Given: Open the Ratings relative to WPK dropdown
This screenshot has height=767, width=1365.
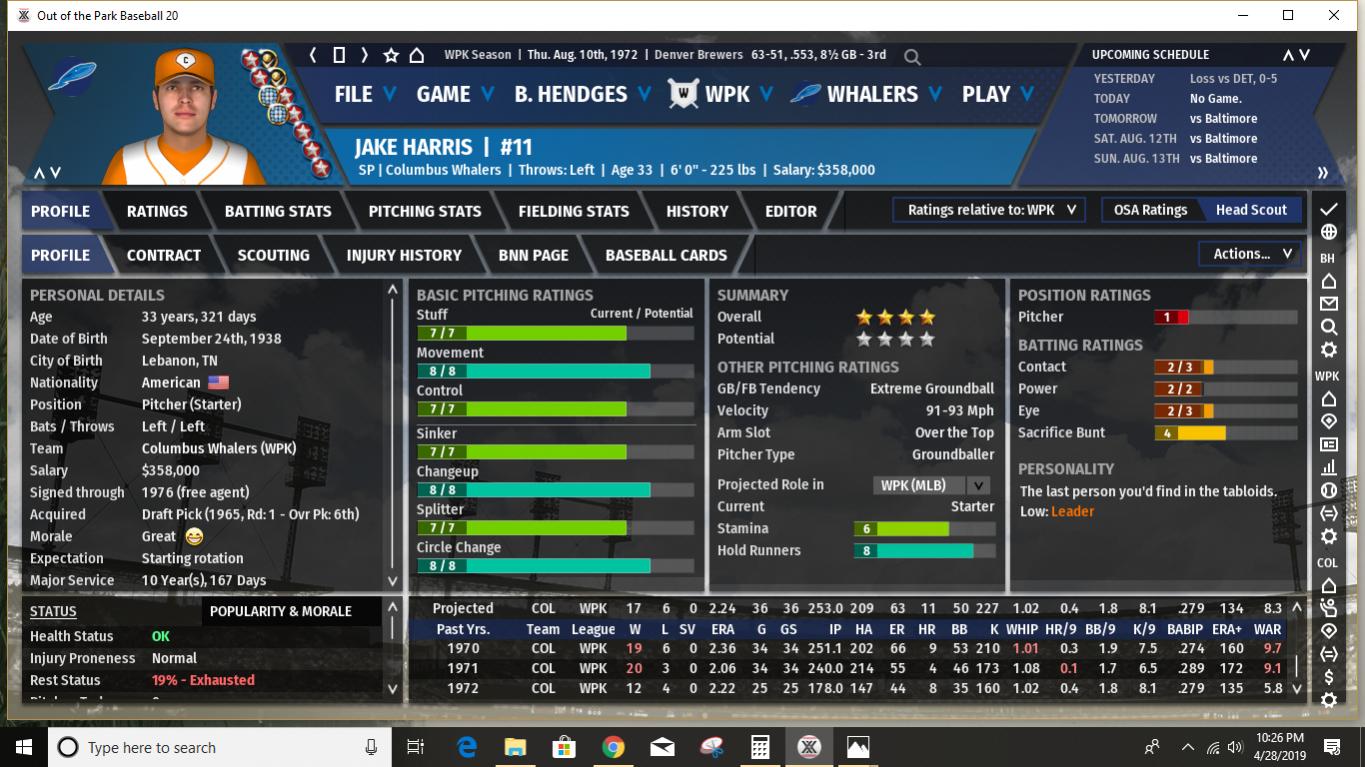Looking at the screenshot, I should (x=991, y=210).
